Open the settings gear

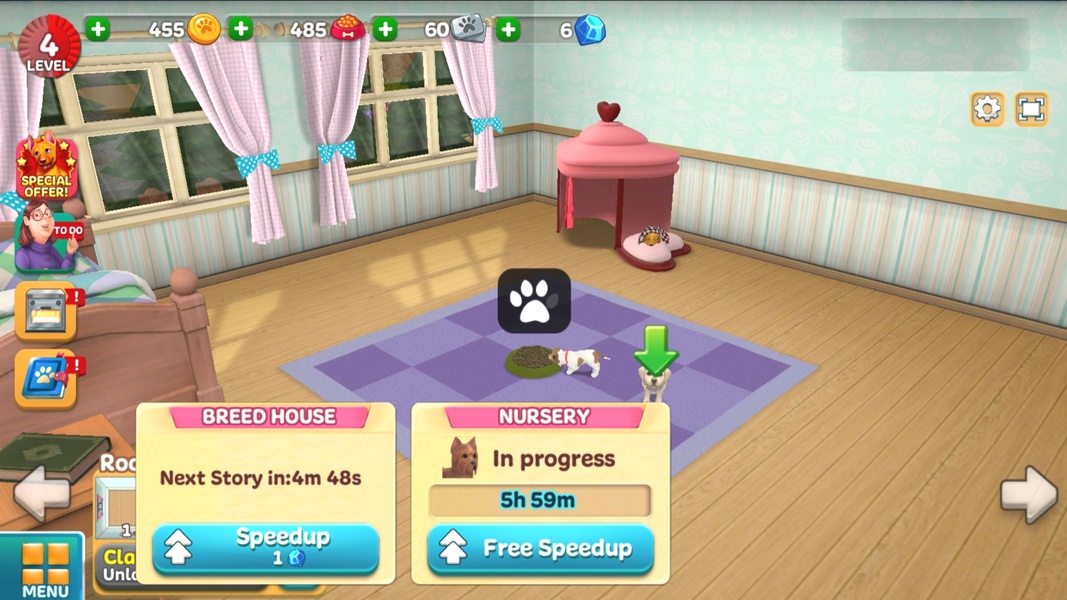point(987,108)
